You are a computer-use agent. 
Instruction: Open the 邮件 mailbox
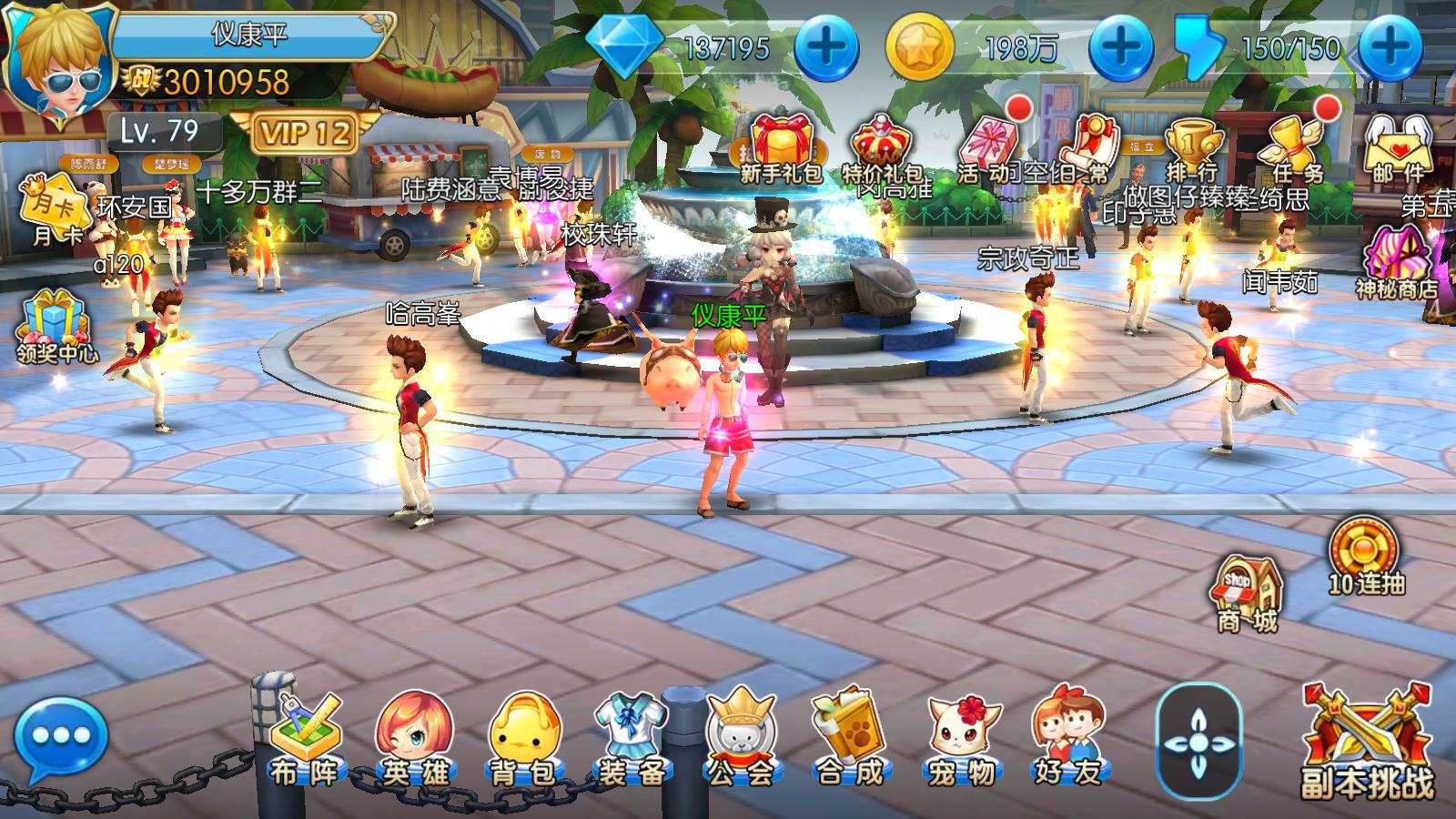(x=1399, y=147)
